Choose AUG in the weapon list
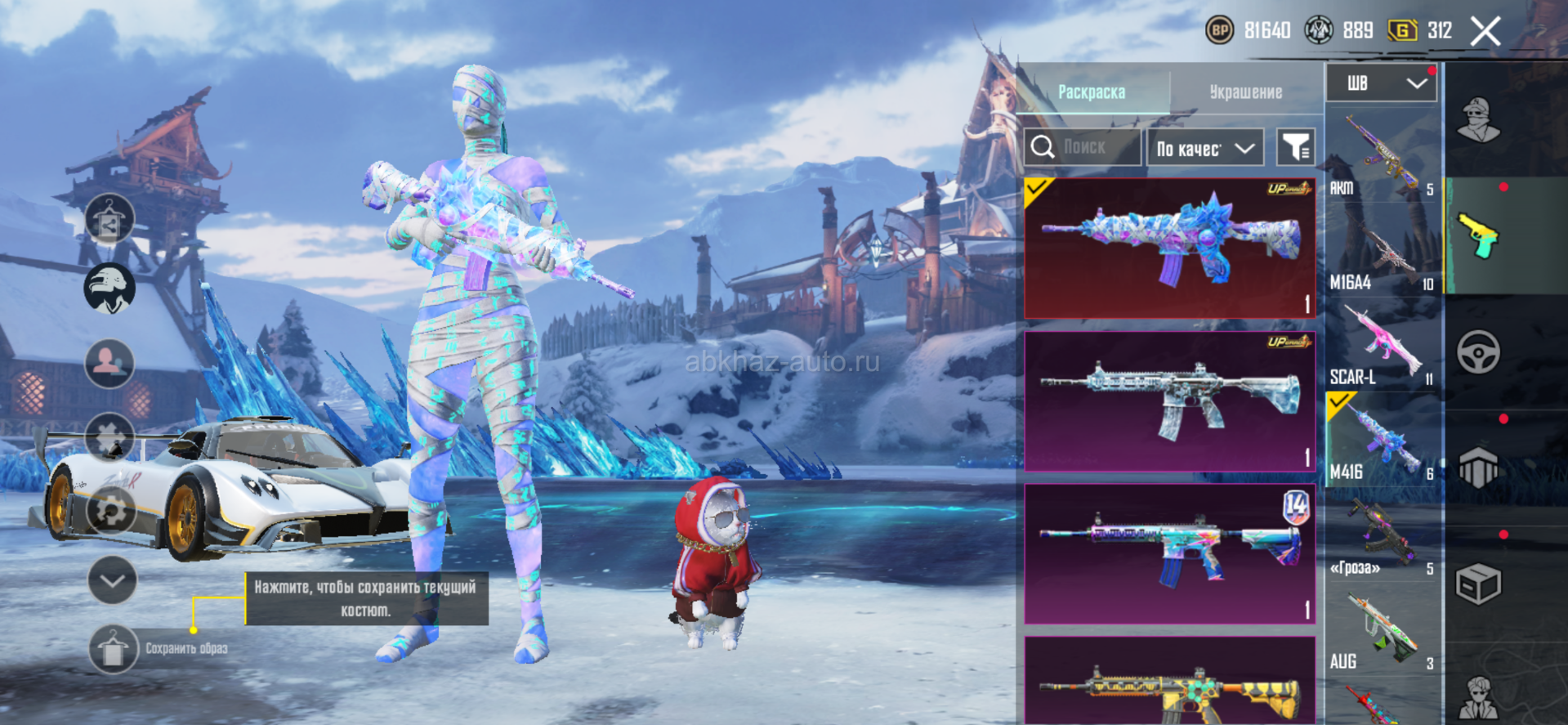Viewport: 1568px width, 725px height. click(x=1382, y=631)
